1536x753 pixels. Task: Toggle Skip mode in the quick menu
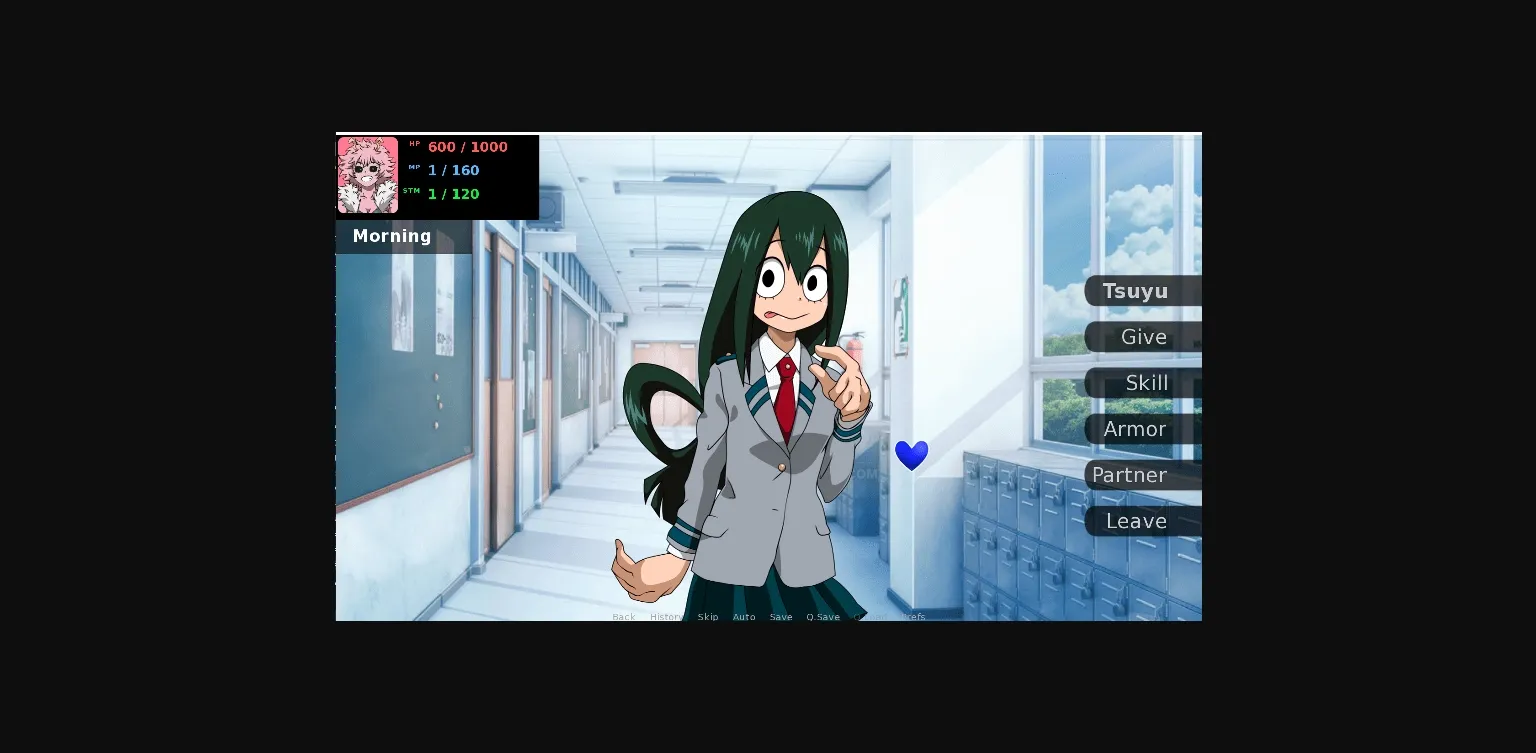[707, 617]
